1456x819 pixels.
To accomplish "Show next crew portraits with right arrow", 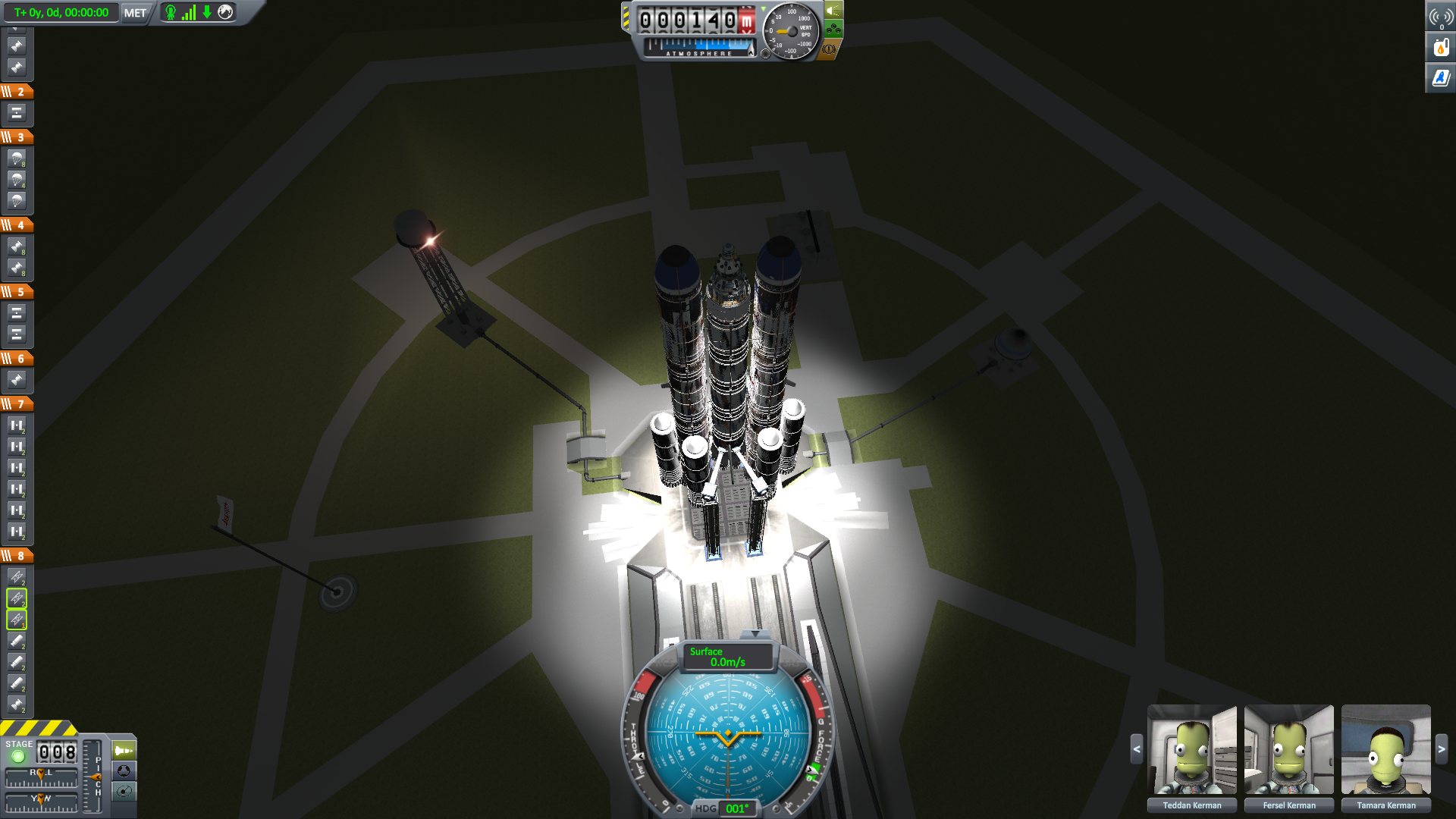I will pos(1442,749).
